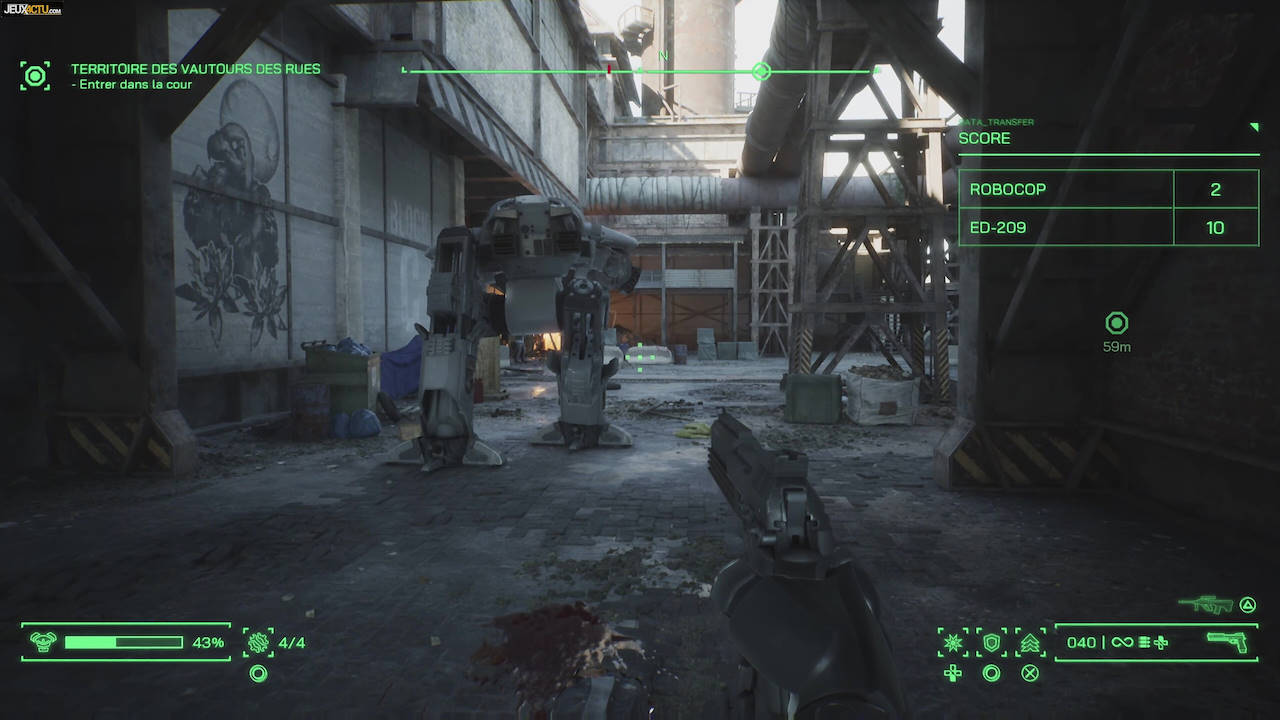Click the JeuxActu.com watermark logo

click(x=32, y=9)
